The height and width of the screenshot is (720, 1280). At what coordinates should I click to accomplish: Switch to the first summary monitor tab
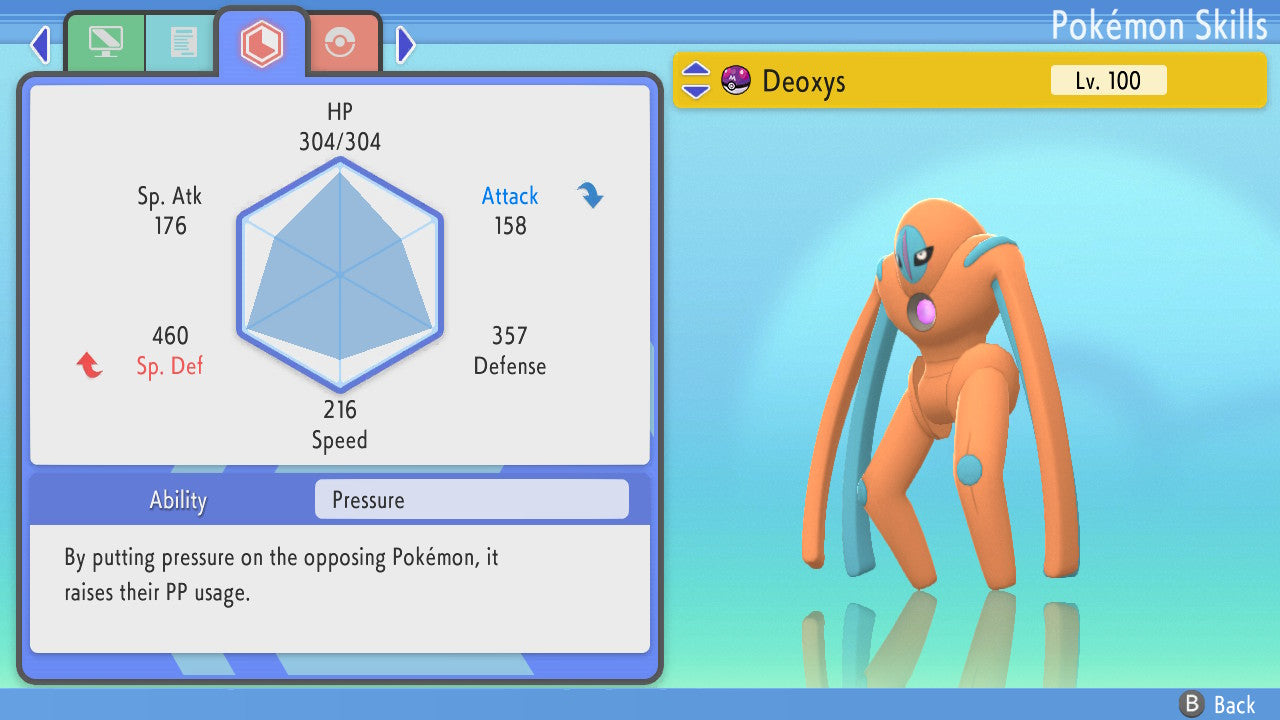(104, 42)
